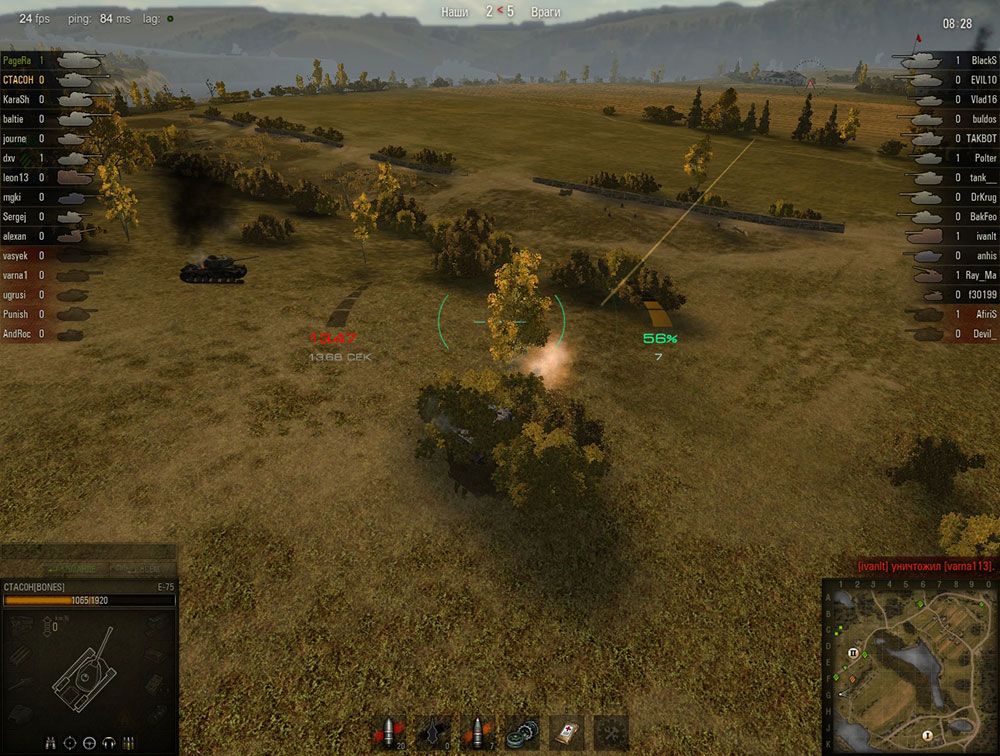Select enemy Devil_ in the enemy team list
The height and width of the screenshot is (756, 1000).
[x=984, y=334]
